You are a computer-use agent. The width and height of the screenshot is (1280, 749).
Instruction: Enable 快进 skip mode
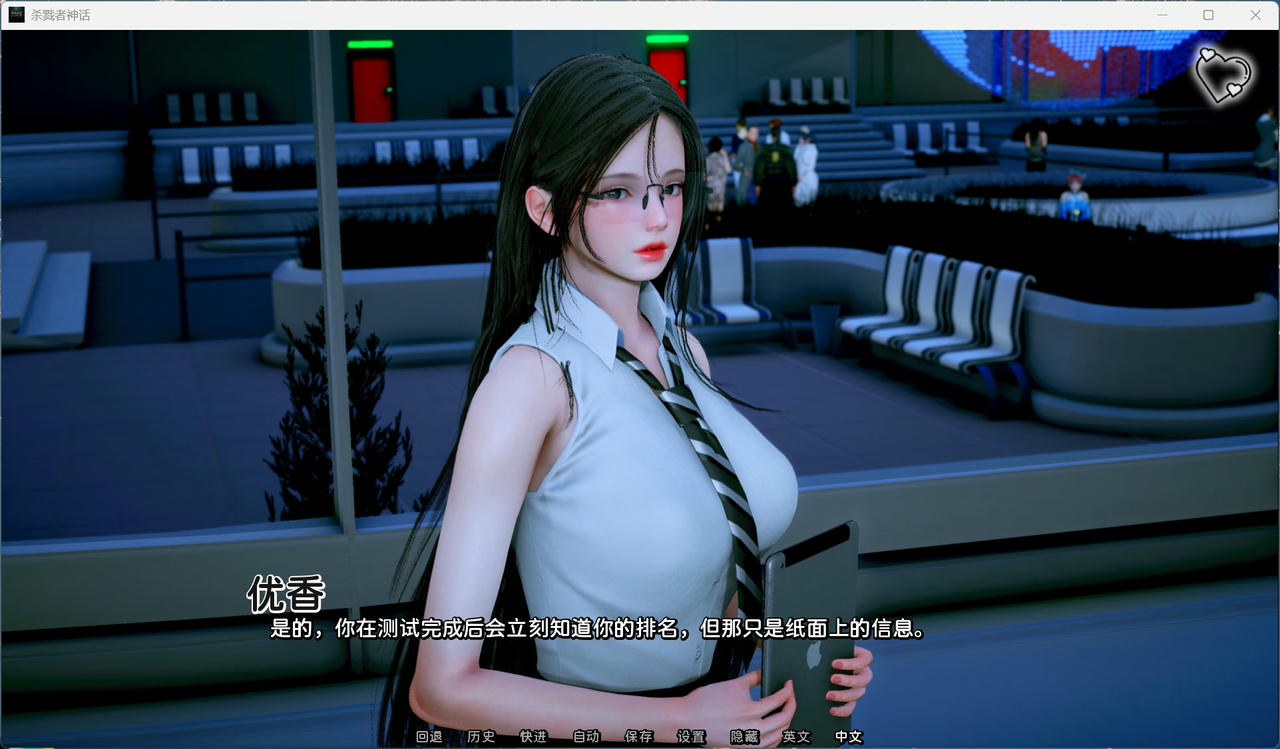click(533, 736)
